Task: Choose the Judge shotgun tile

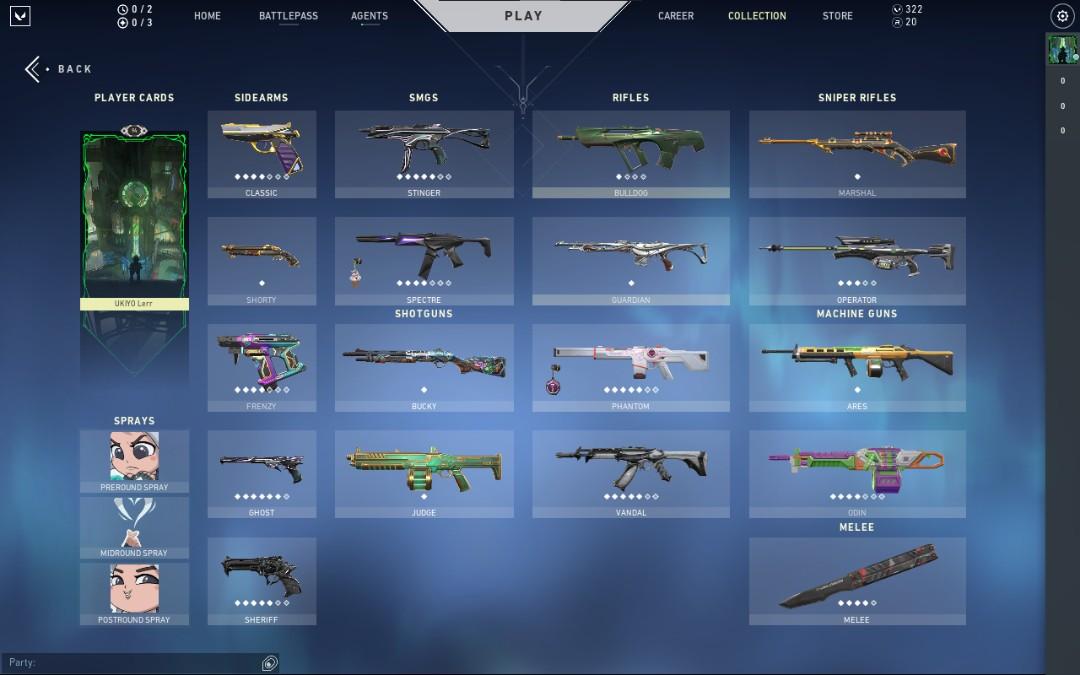Action: (424, 474)
